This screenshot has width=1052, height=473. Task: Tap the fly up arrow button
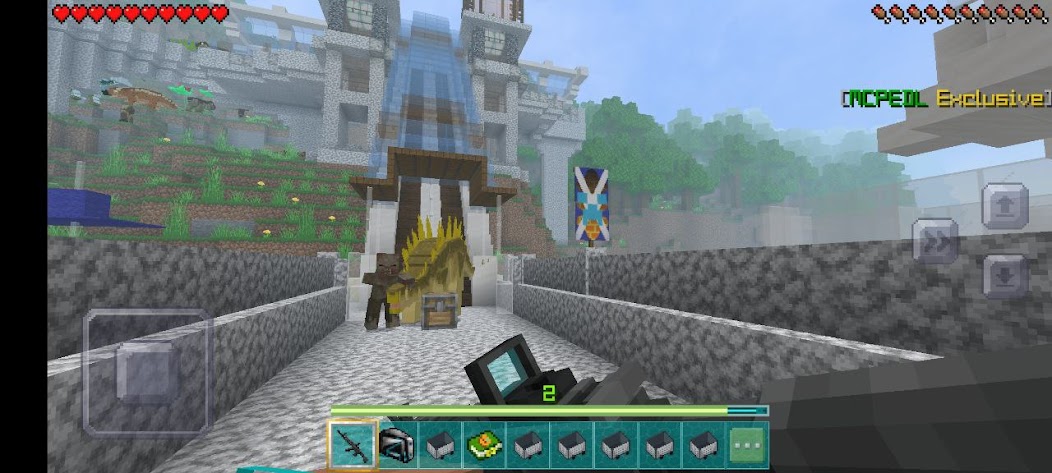(1004, 206)
